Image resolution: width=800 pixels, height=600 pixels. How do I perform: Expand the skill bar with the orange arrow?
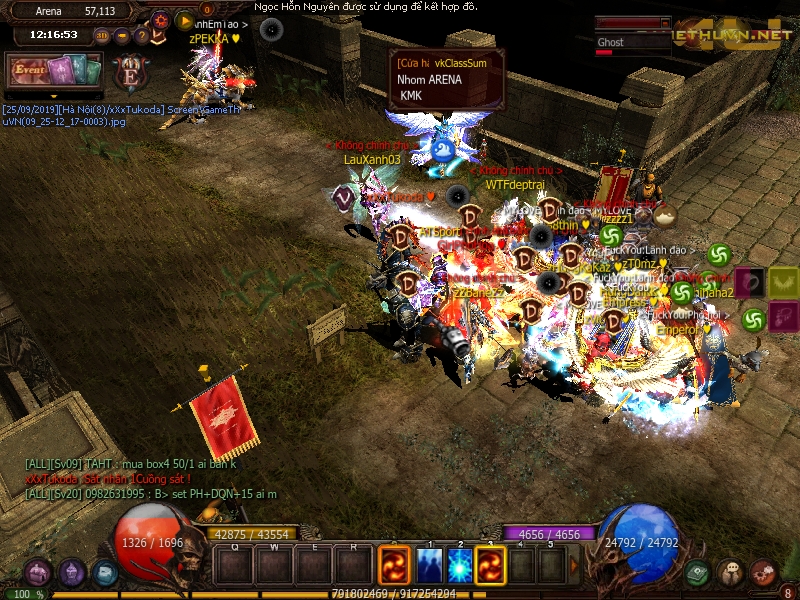[x=575, y=565]
